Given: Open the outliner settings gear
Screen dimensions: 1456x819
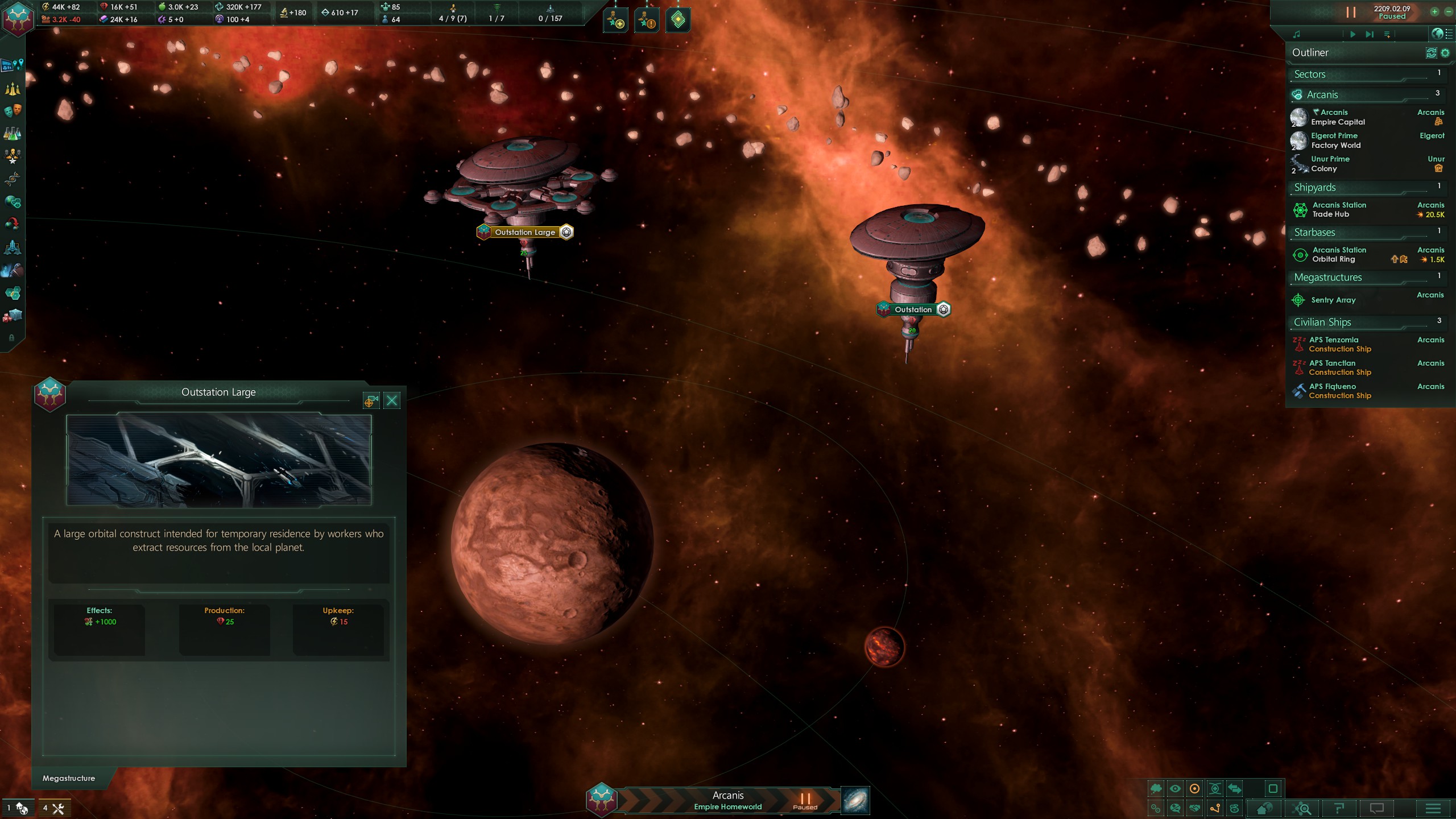Looking at the screenshot, I should [1445, 53].
